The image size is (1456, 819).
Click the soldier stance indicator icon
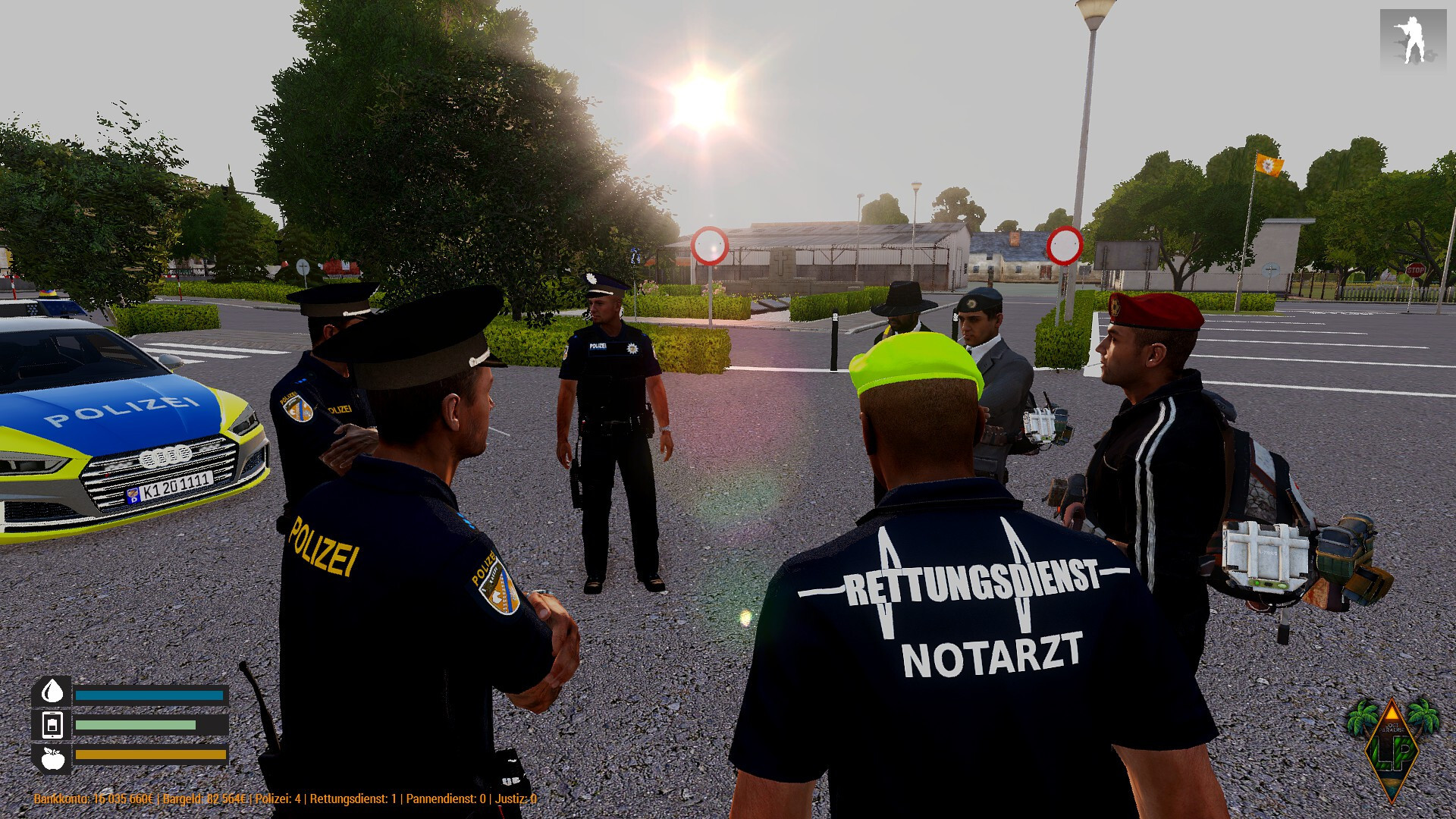(x=1412, y=39)
